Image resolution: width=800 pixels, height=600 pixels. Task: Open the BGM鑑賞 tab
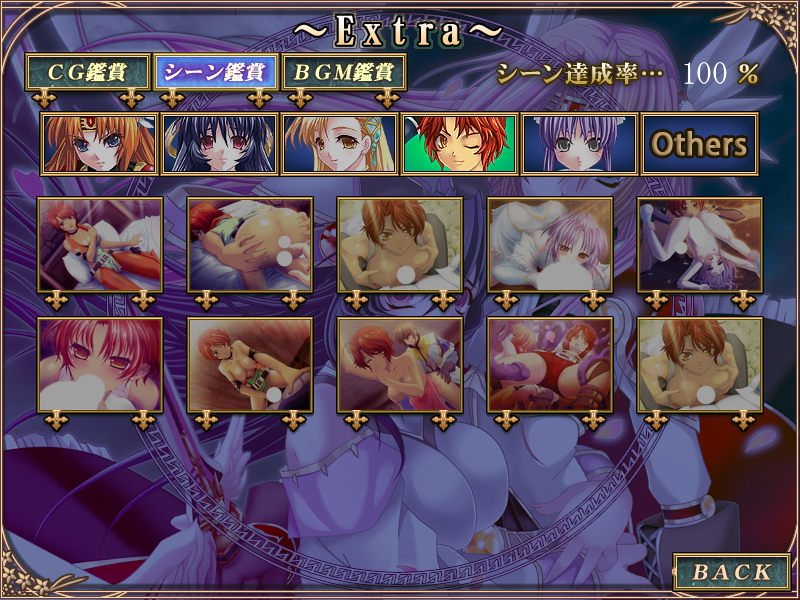click(x=344, y=72)
